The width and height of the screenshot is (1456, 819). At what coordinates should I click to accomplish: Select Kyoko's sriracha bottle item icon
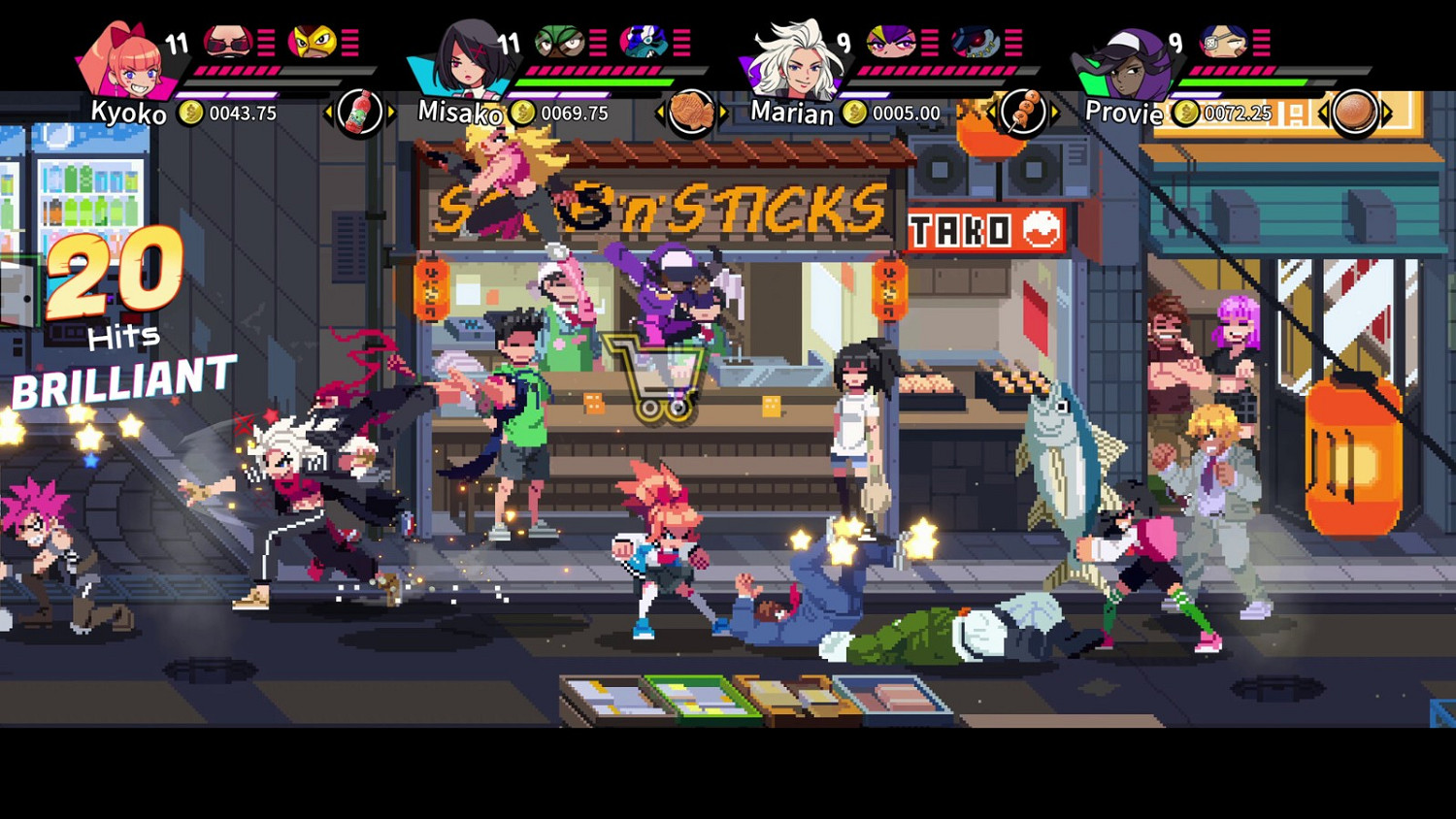pyautogui.click(x=359, y=112)
